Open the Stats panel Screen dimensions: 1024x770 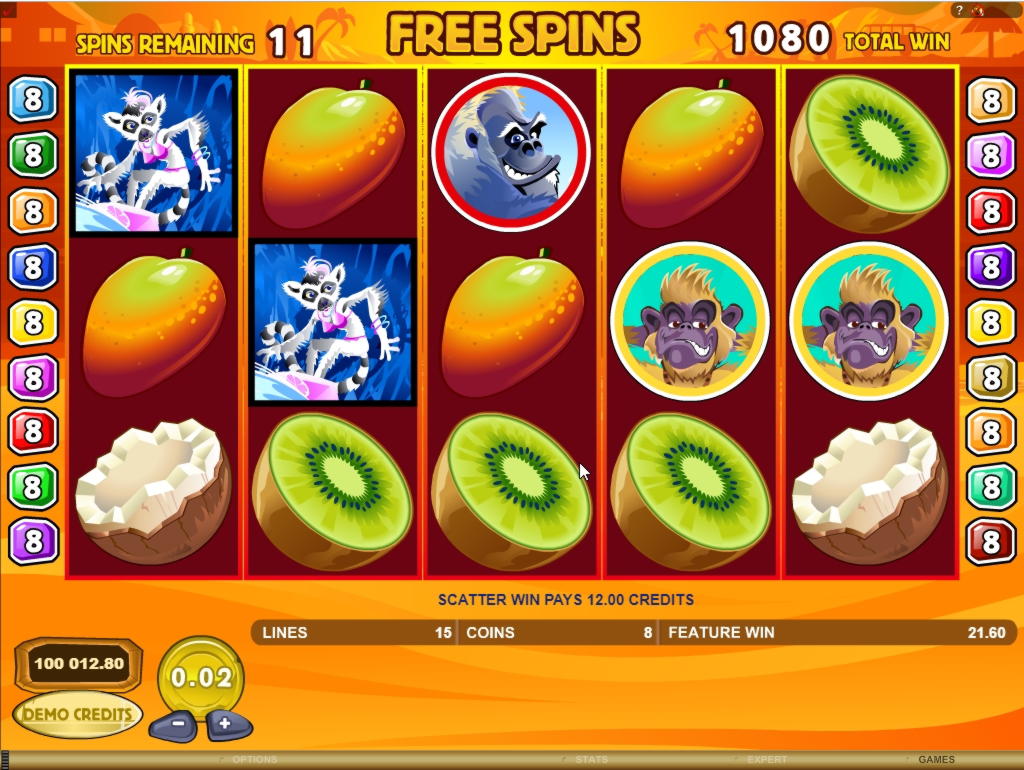(x=592, y=760)
